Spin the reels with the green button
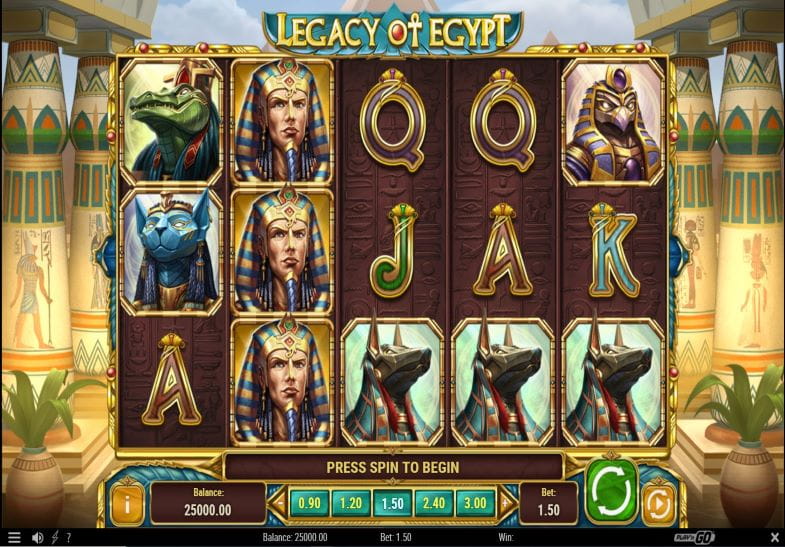This screenshot has height=547, width=785. point(611,491)
